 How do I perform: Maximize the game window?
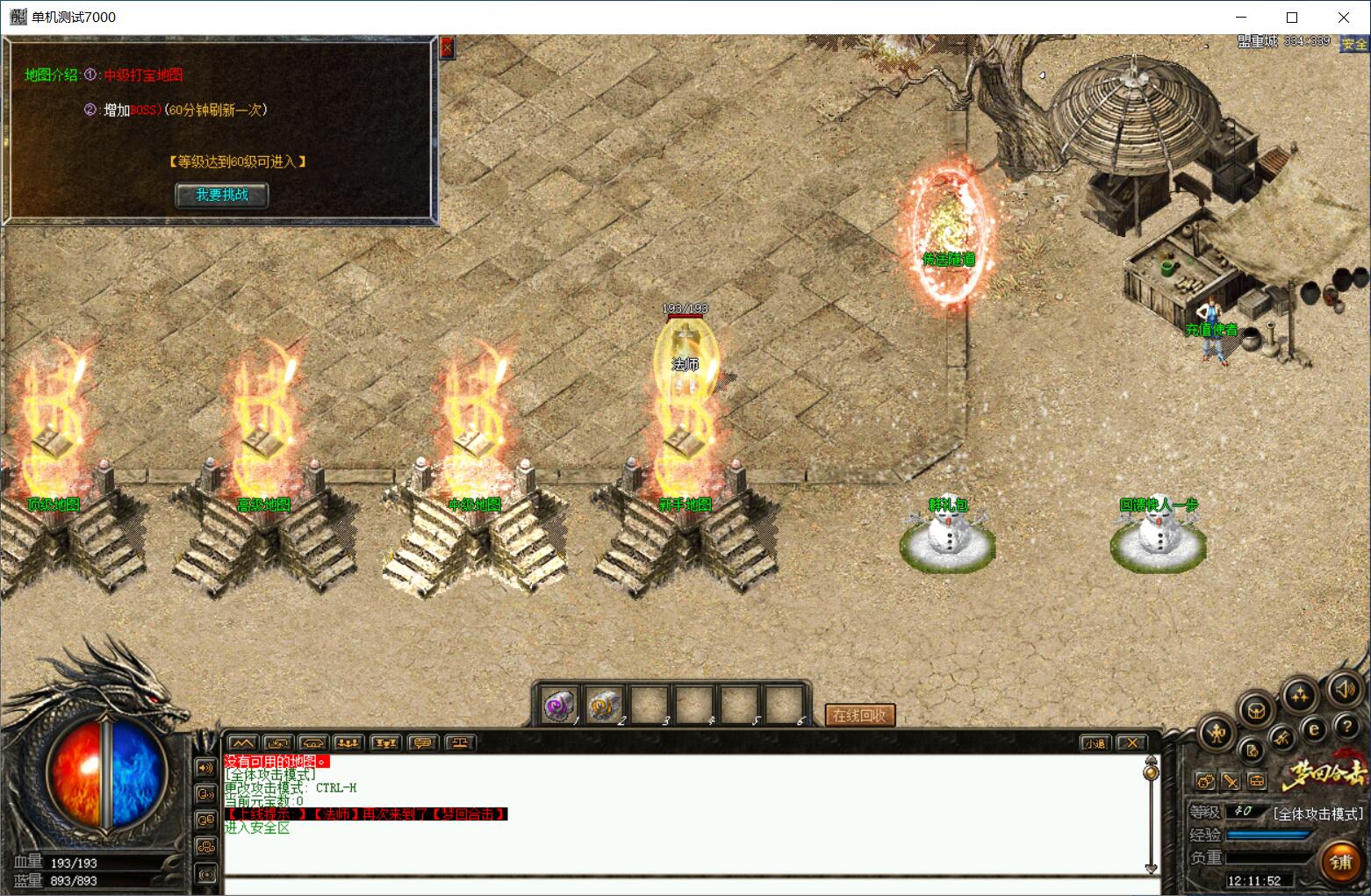click(x=1292, y=18)
